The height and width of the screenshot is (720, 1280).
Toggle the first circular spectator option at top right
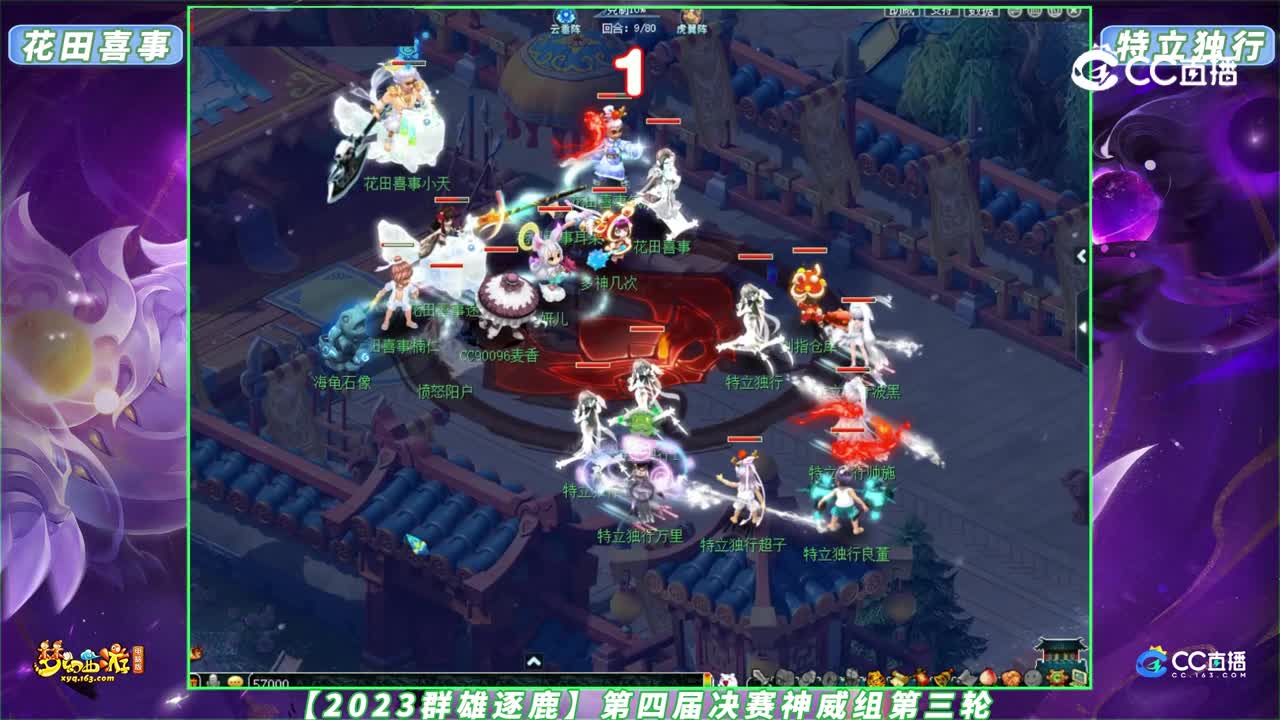pos(1015,12)
